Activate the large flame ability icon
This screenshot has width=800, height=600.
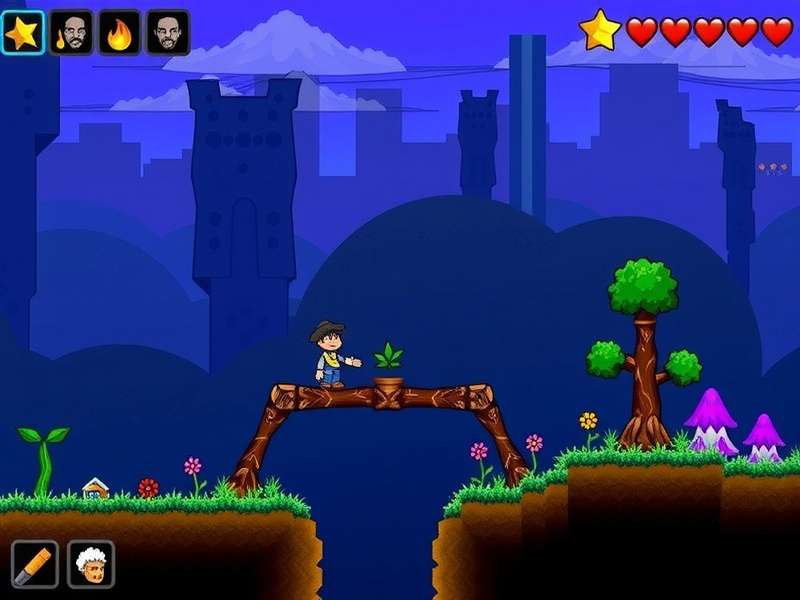119,33
